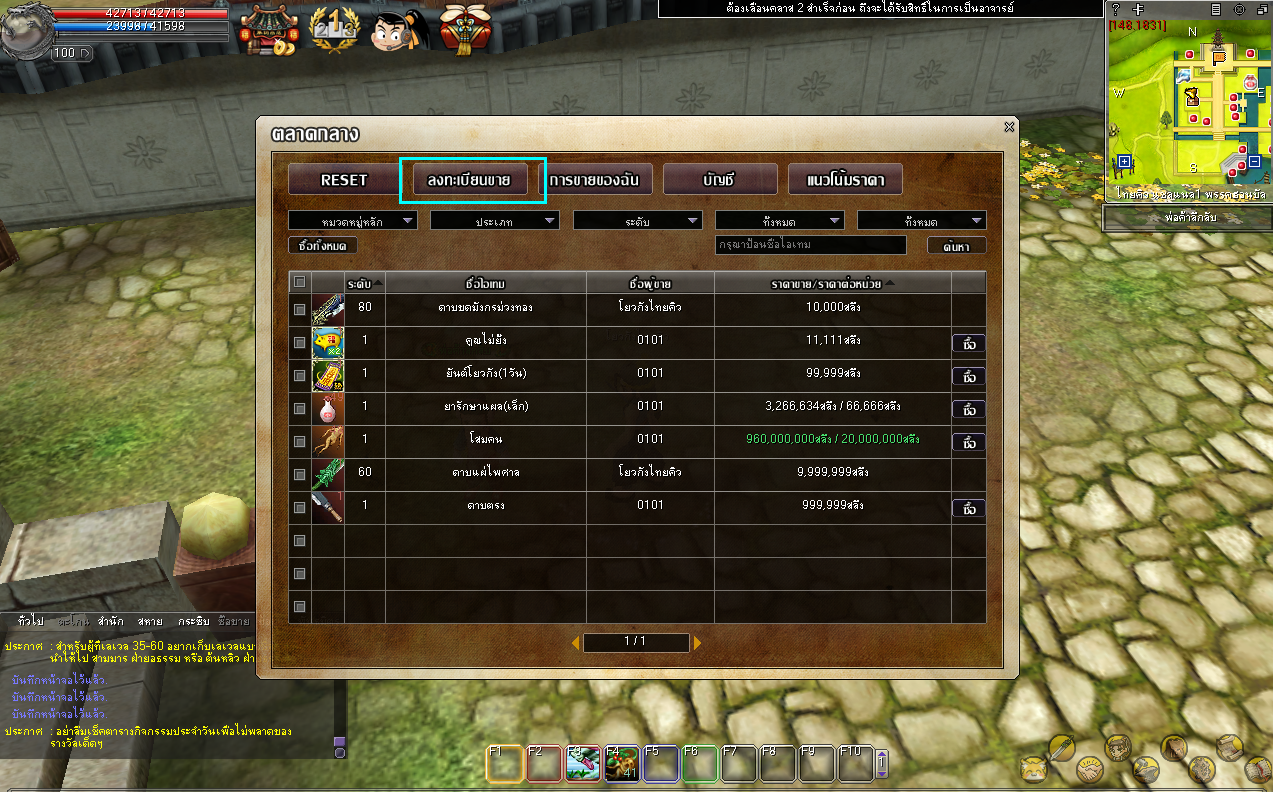Screen dimensions: 1273x792
Task: Expand the ประเภท type dropdown
Action: pos(494,221)
